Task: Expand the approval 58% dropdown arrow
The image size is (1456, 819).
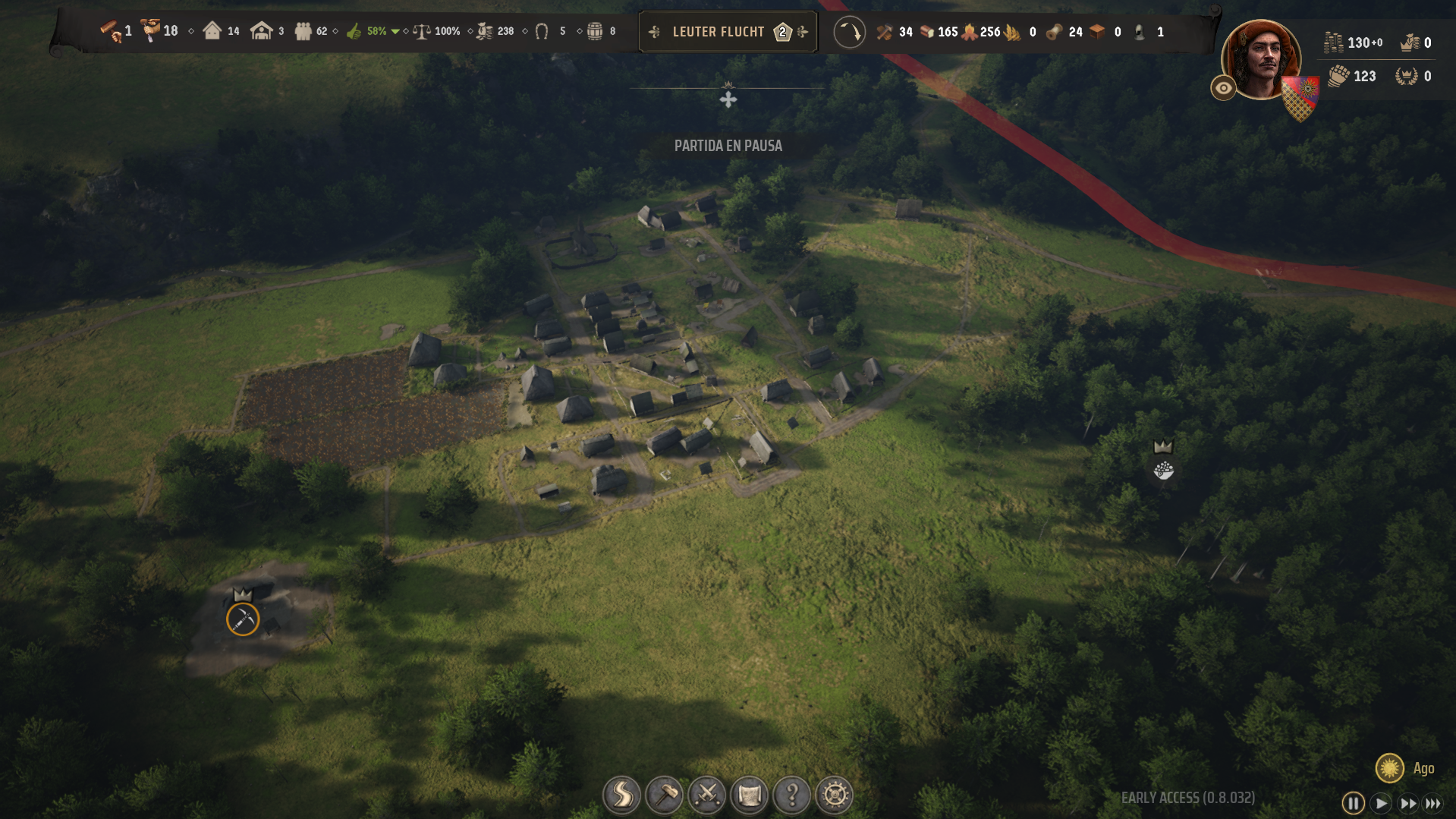Action: (395, 32)
